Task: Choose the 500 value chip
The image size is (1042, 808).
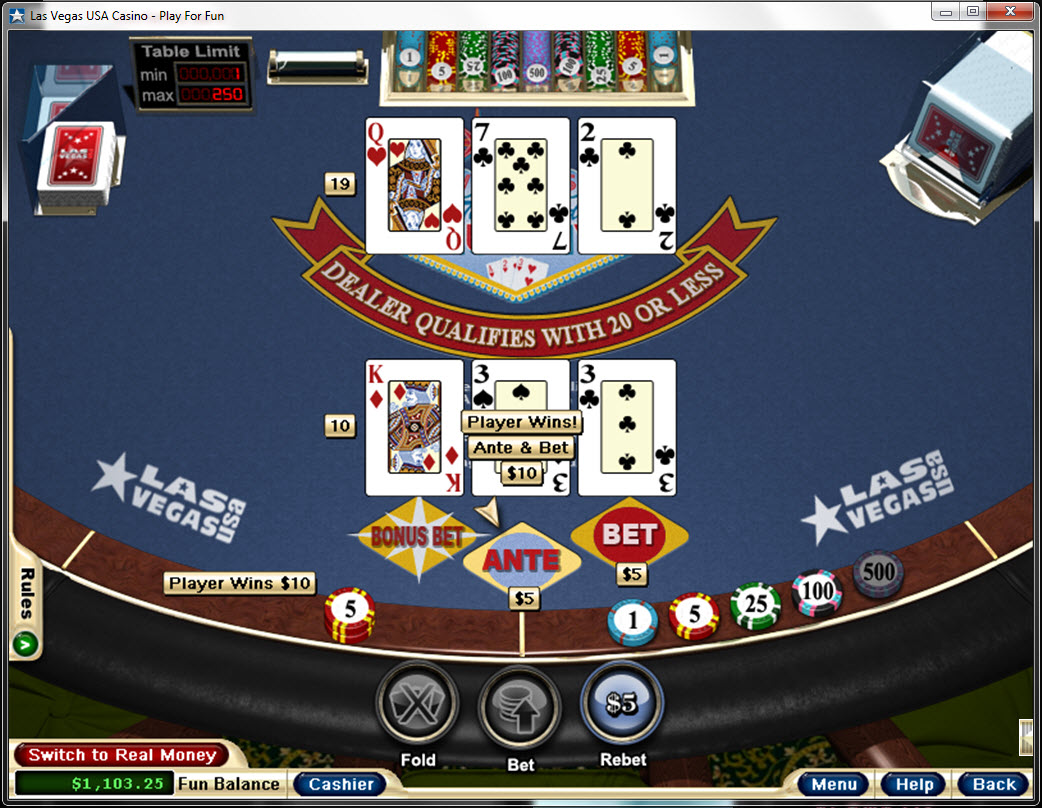Action: point(878,574)
